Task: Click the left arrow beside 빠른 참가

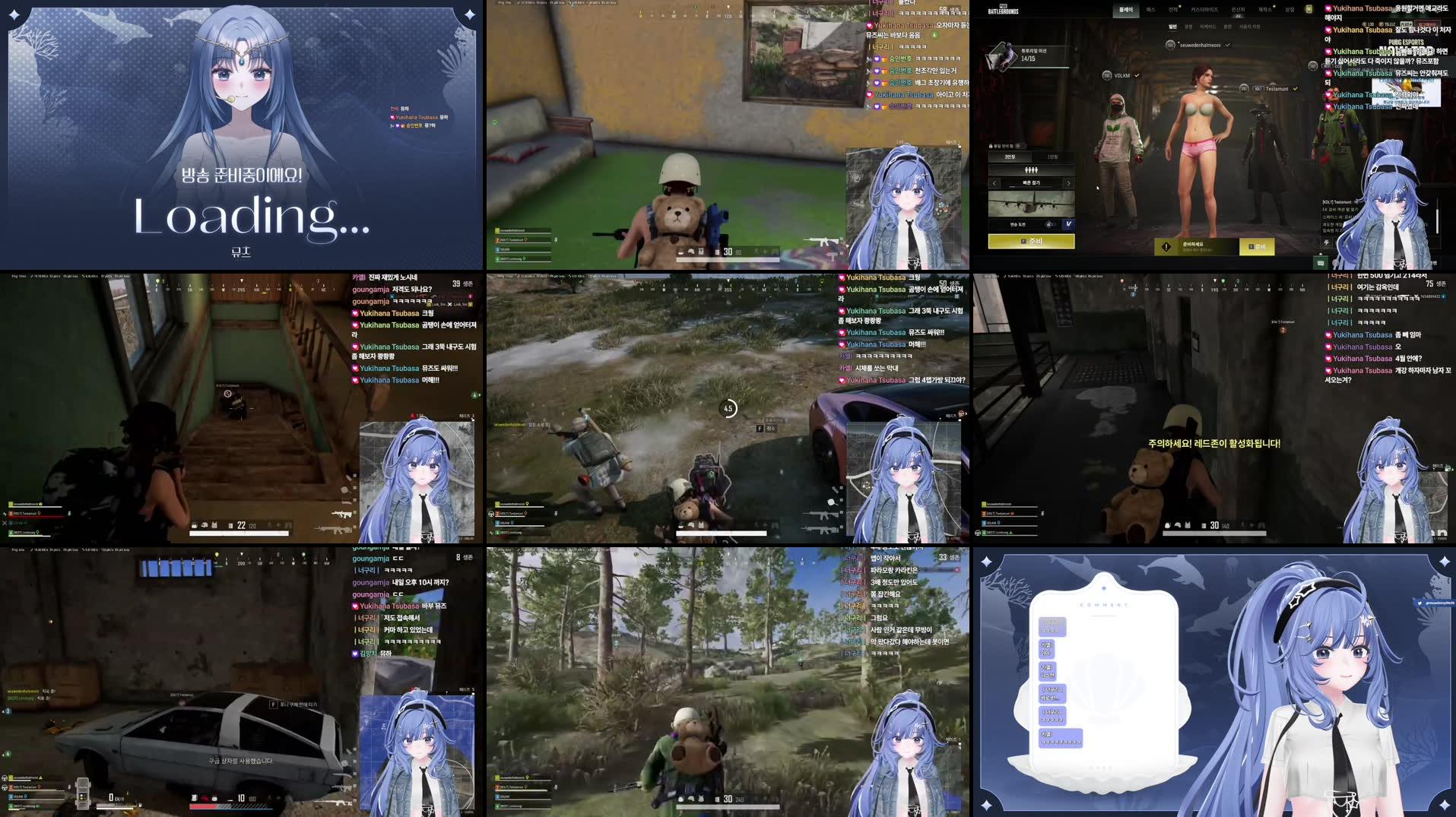Action: (993, 183)
